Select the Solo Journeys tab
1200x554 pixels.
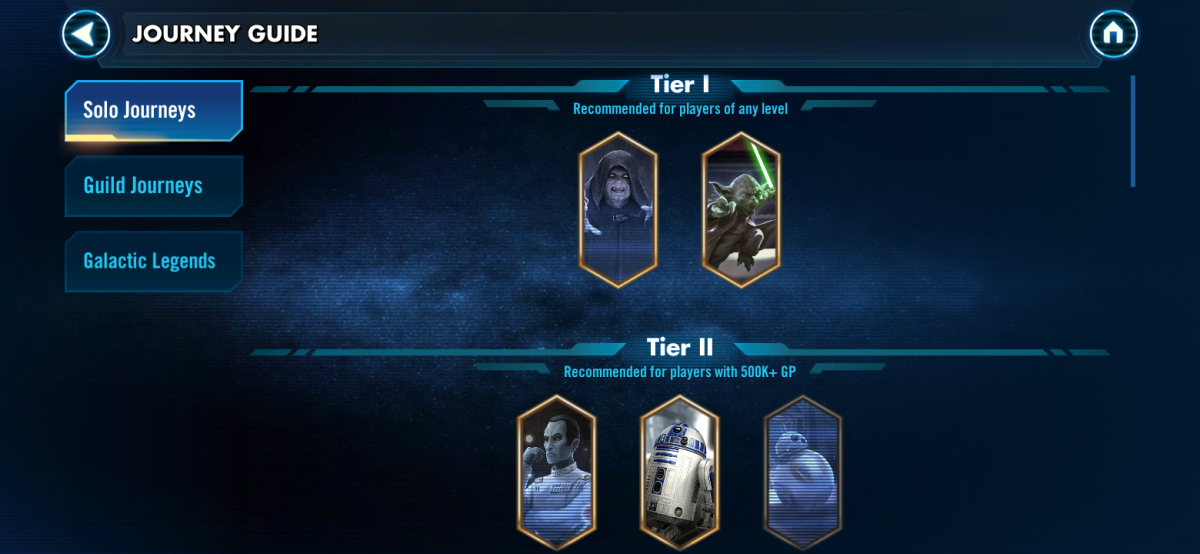pyautogui.click(x=153, y=110)
